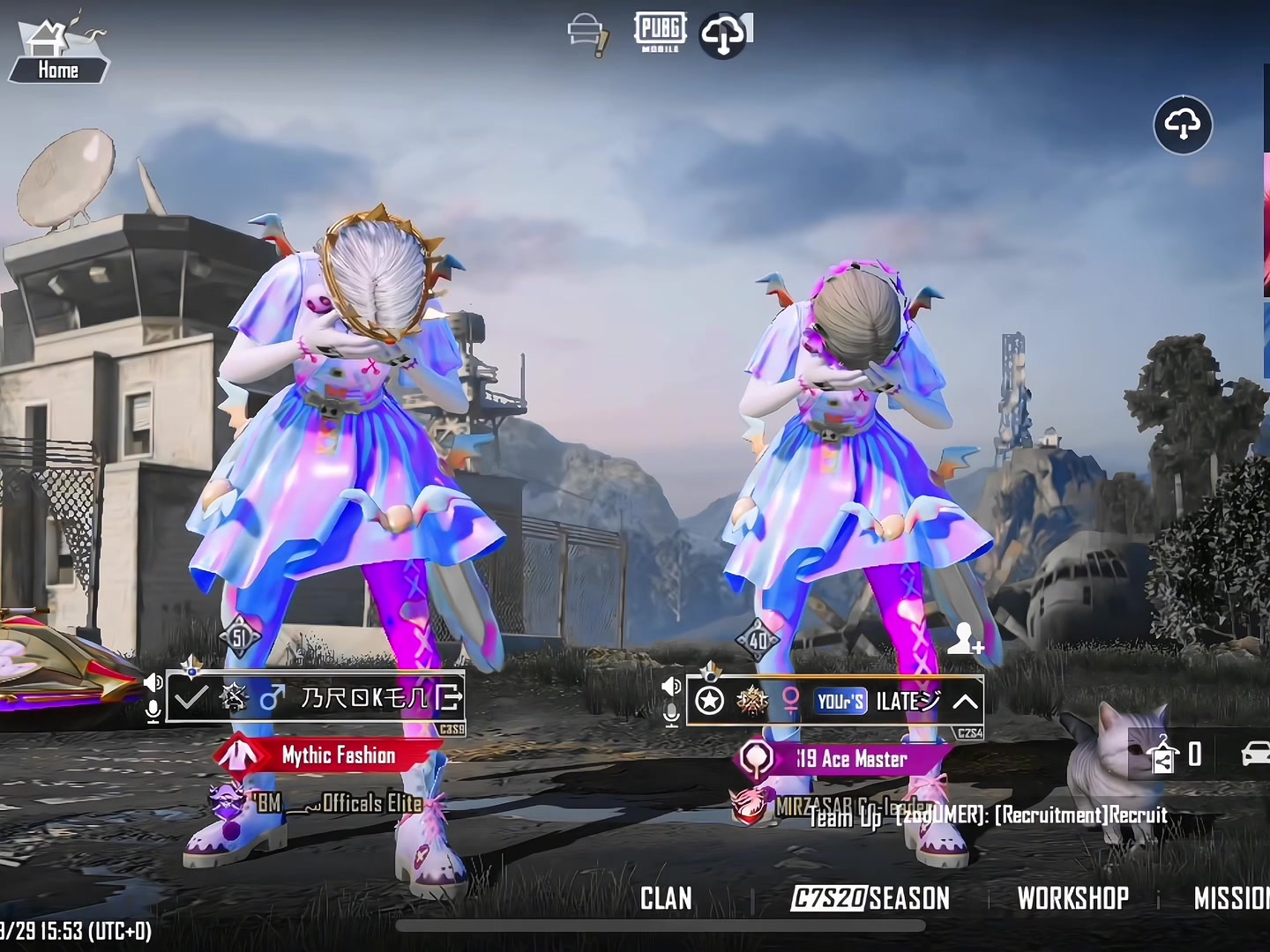Toggle the left player's microphone icon
The image size is (1270, 952).
[x=153, y=711]
